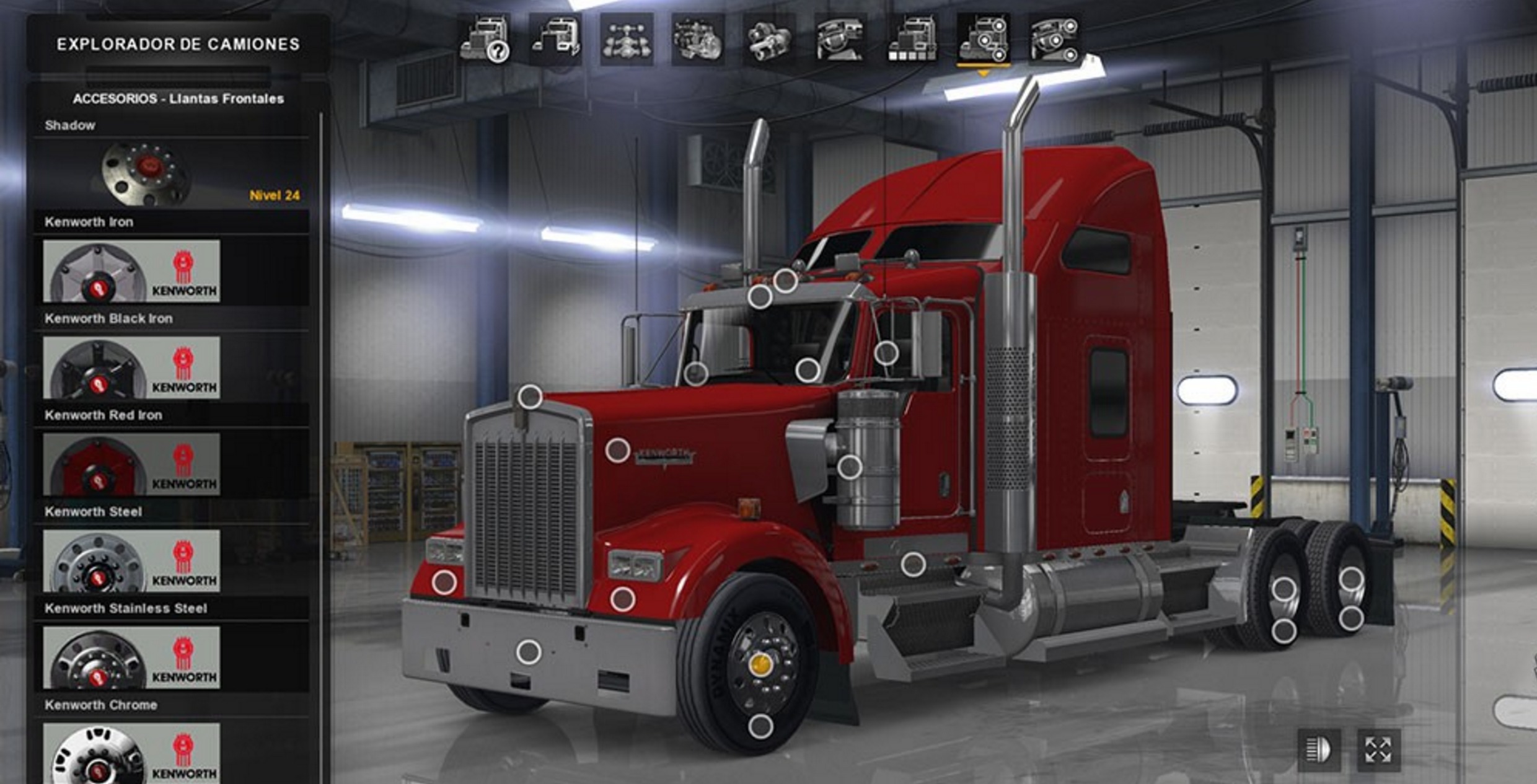
Task: Choose the Kenworth Steel wheel thumbnail
Action: tap(131, 561)
